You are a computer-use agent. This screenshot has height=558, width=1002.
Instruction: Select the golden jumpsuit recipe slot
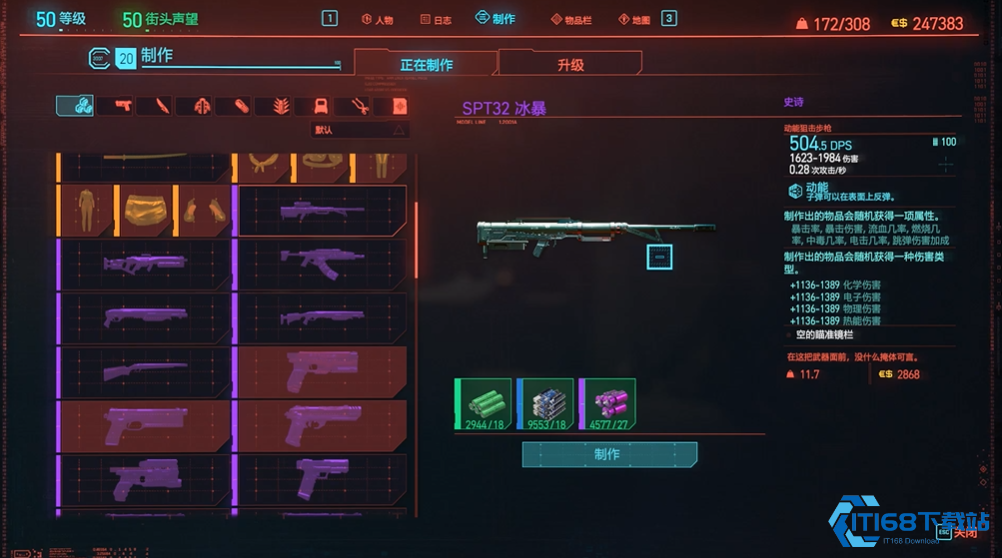click(x=88, y=210)
